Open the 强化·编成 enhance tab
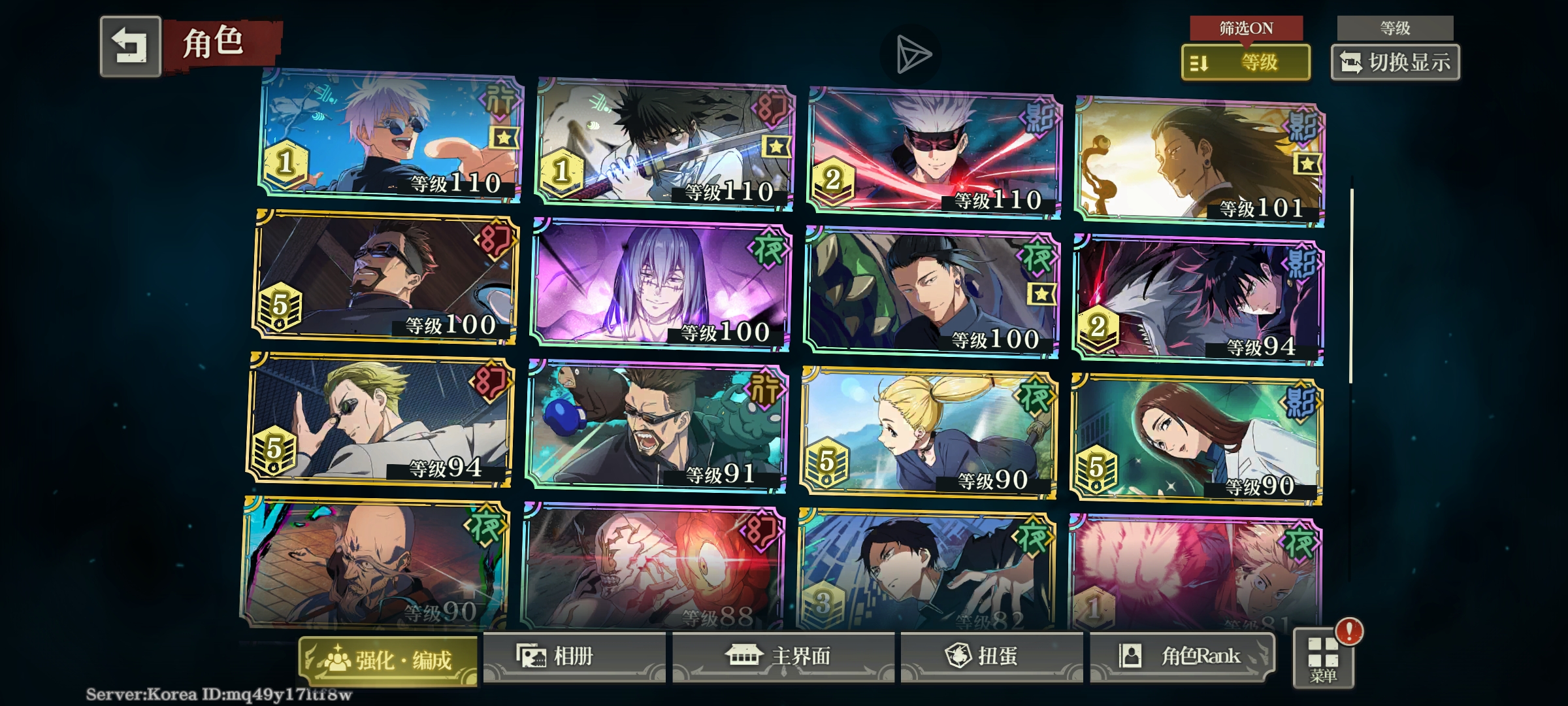1568x706 pixels. [x=388, y=660]
